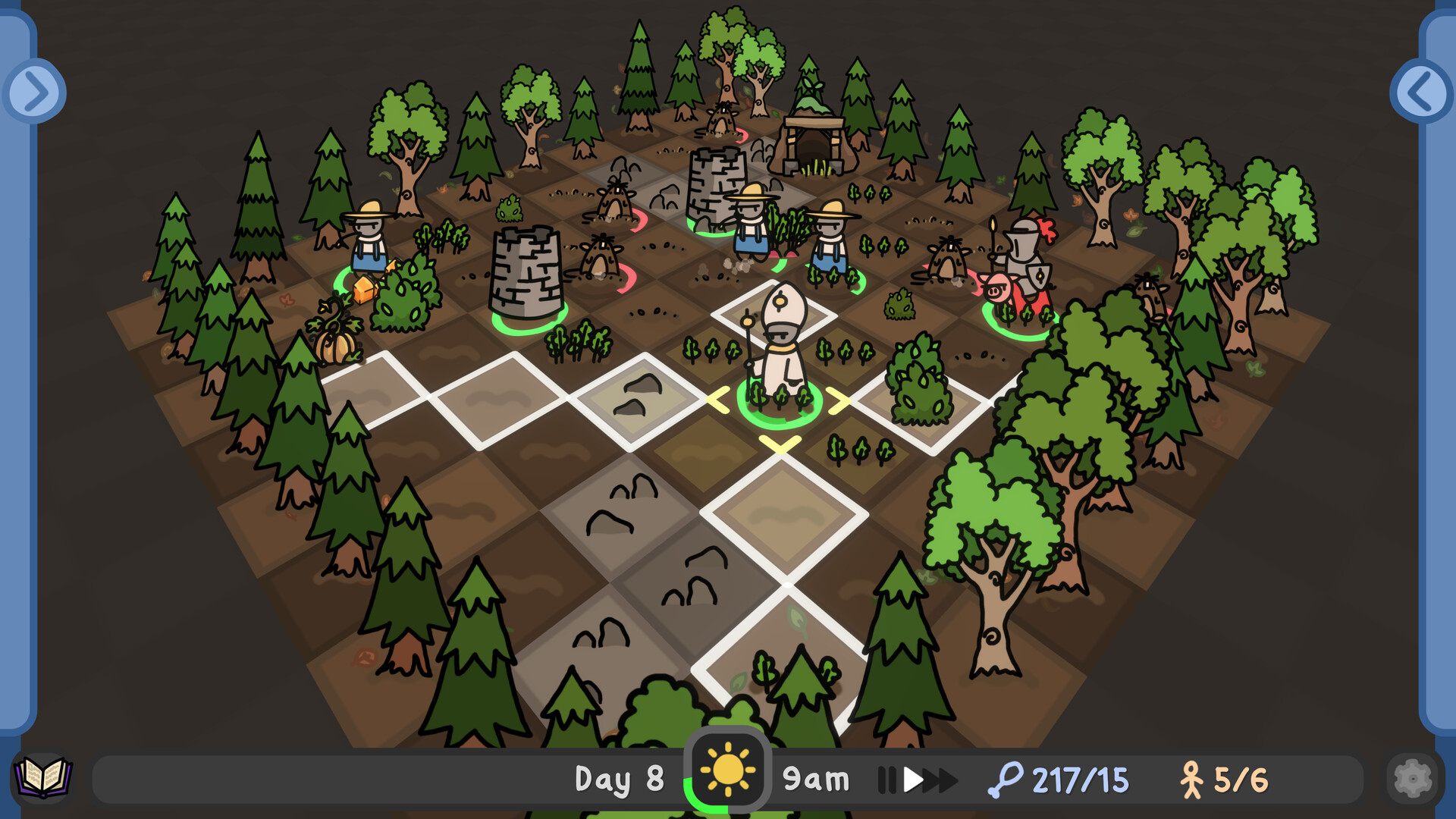Screen dimensions: 1456x819
Task: Open the purple spellbook journal icon
Action: click(43, 777)
